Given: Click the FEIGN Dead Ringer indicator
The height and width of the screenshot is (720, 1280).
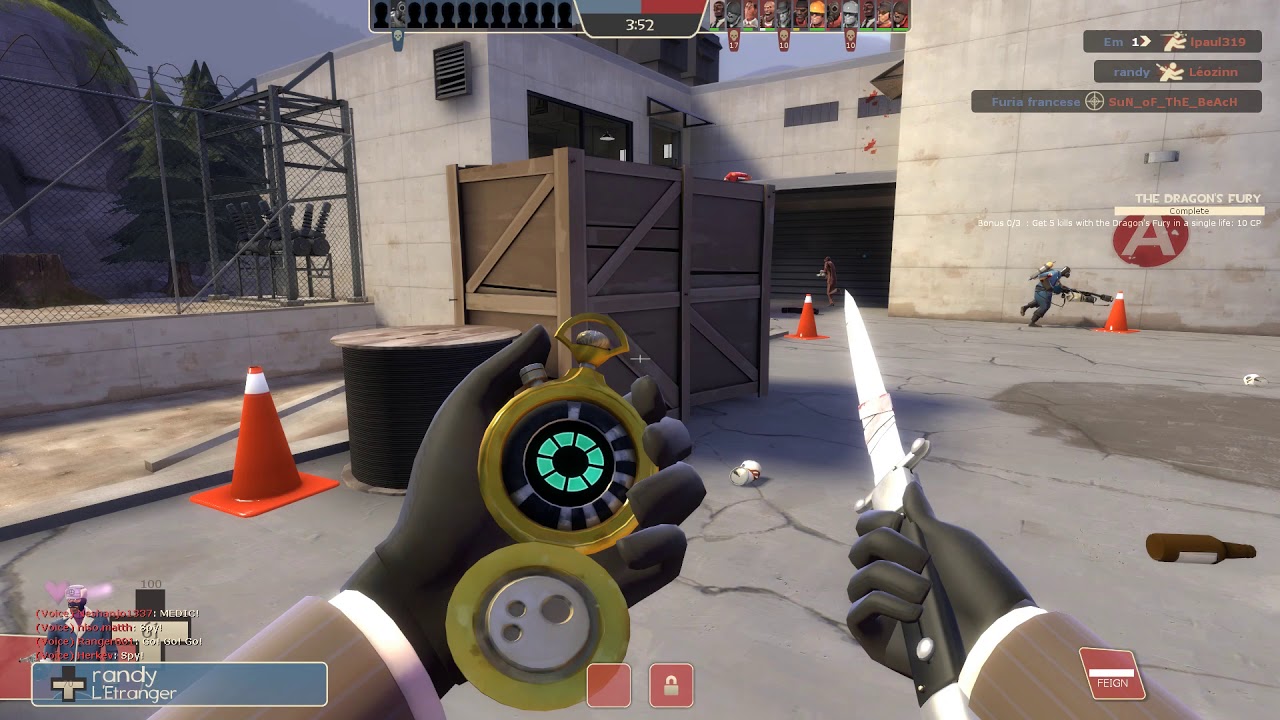Looking at the screenshot, I should click(x=1111, y=675).
